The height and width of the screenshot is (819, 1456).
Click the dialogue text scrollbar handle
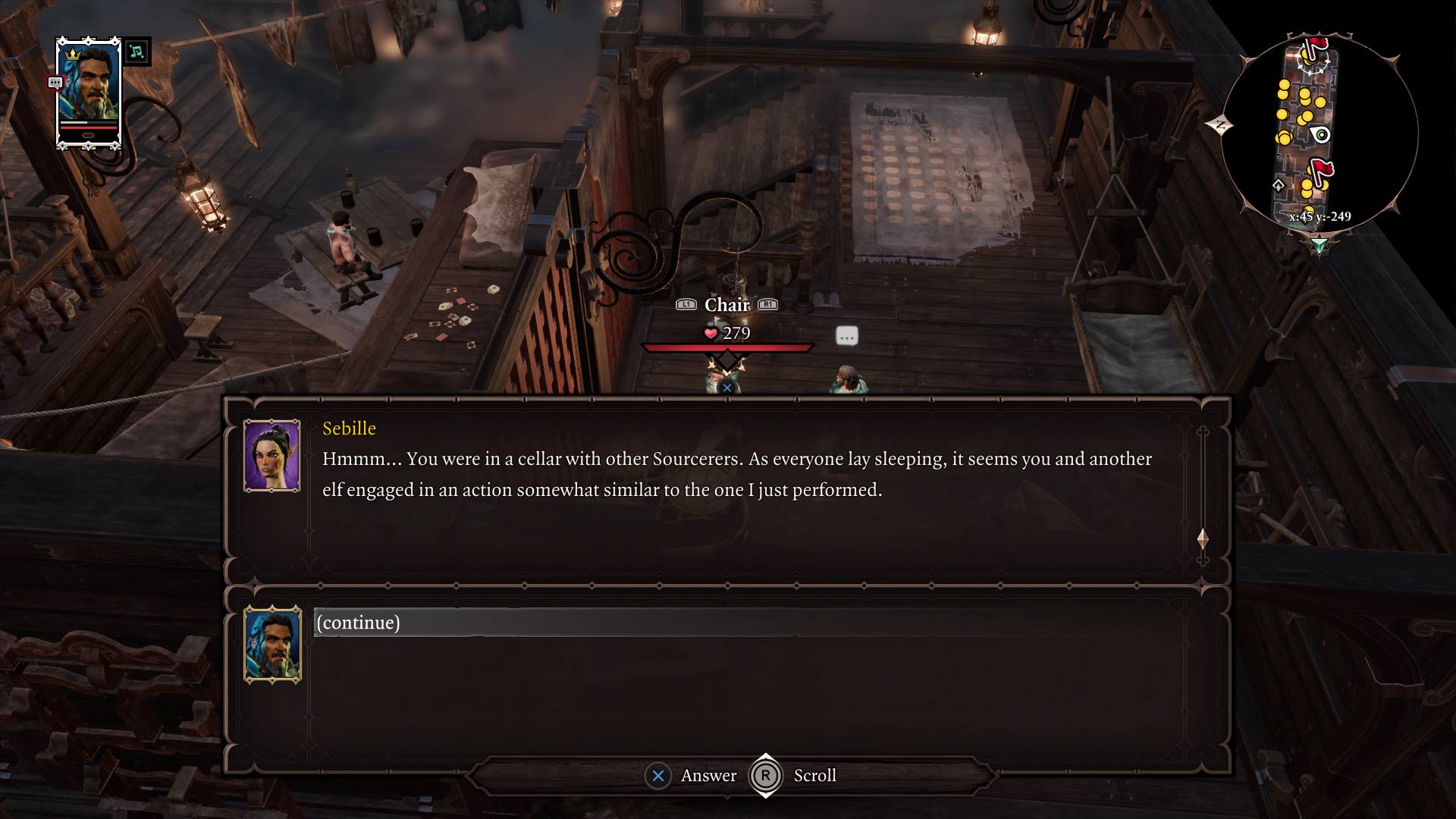1203,539
